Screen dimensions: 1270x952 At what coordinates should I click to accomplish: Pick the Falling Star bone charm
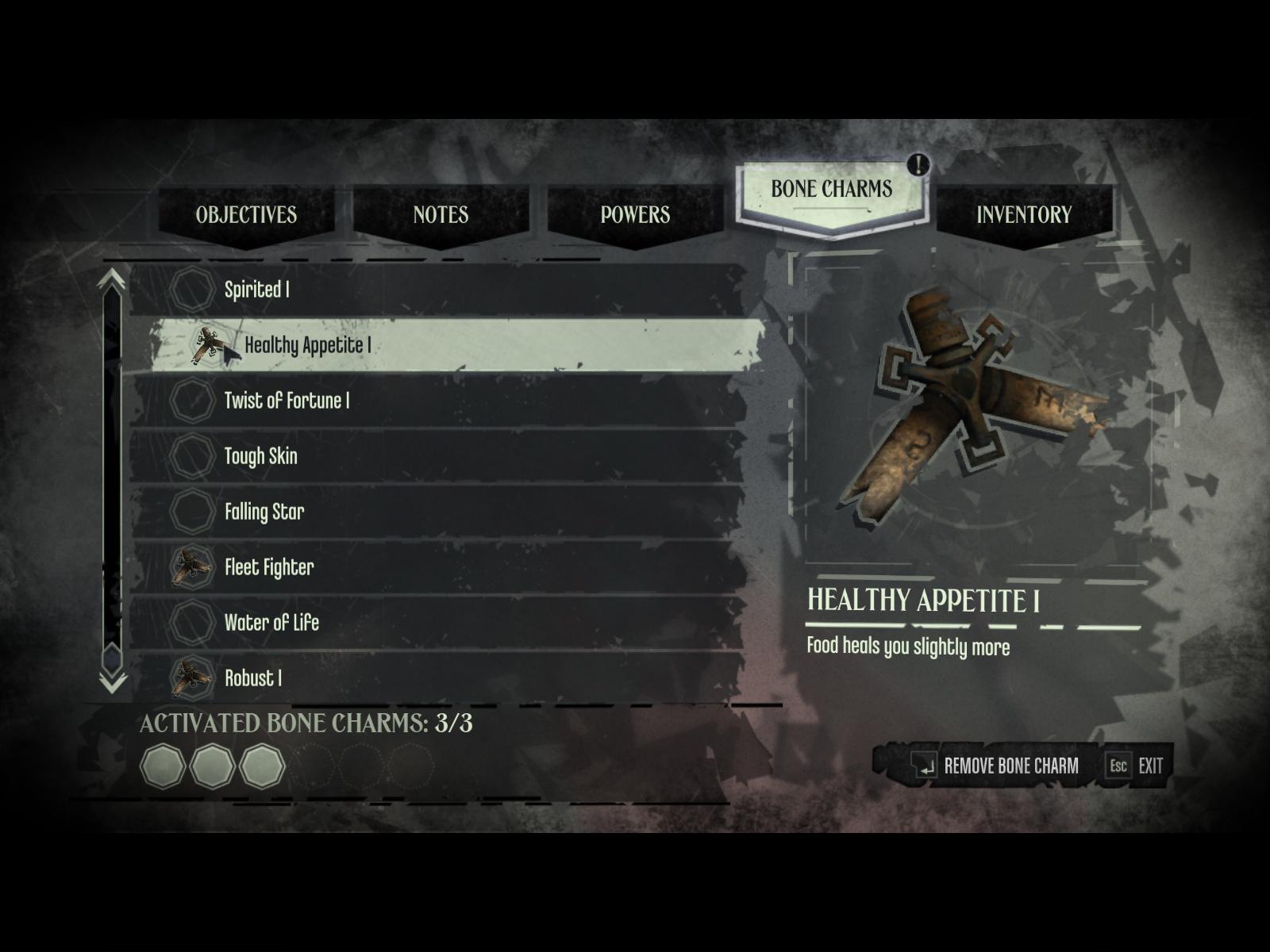tap(437, 512)
